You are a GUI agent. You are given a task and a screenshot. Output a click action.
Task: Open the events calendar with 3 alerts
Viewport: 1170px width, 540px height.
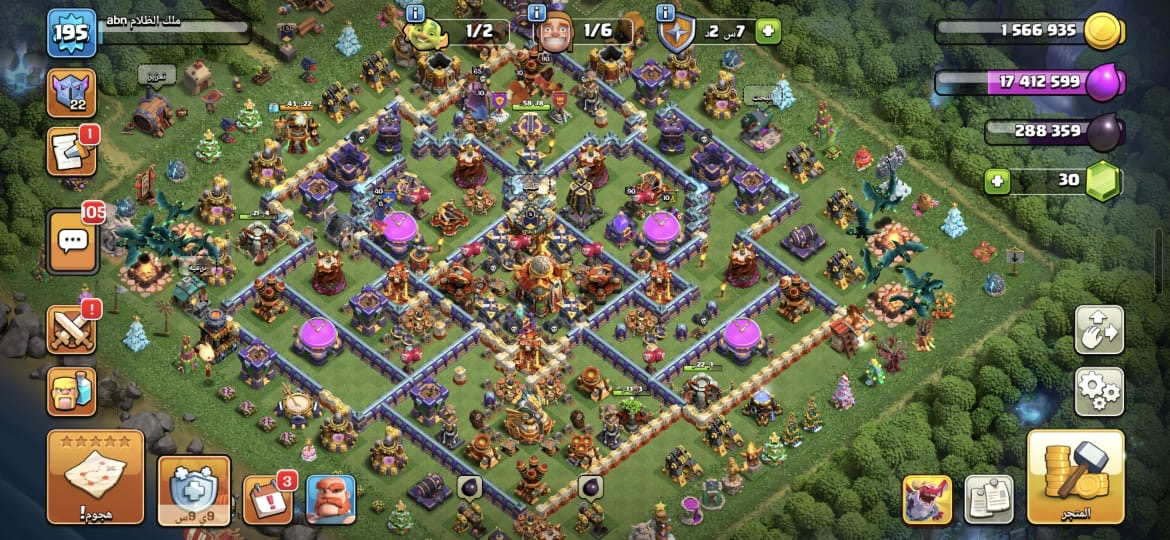[x=267, y=497]
